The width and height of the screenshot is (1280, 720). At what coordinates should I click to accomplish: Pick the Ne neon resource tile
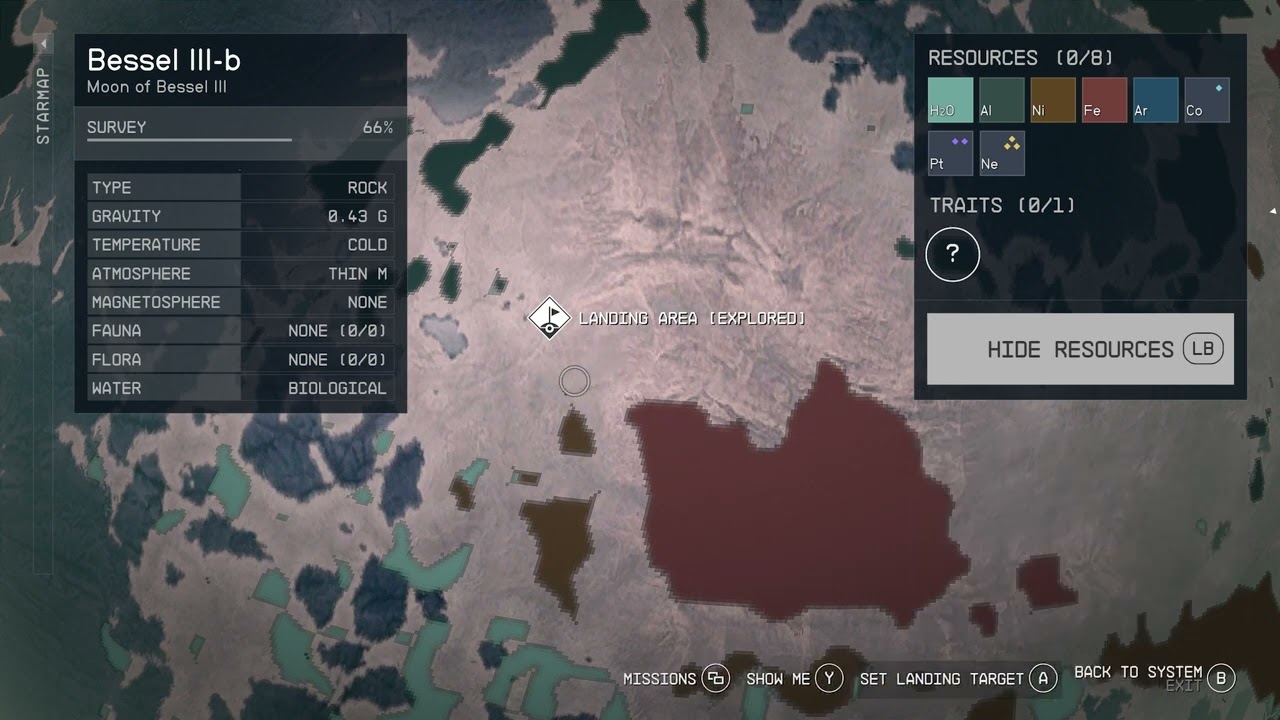point(1001,153)
